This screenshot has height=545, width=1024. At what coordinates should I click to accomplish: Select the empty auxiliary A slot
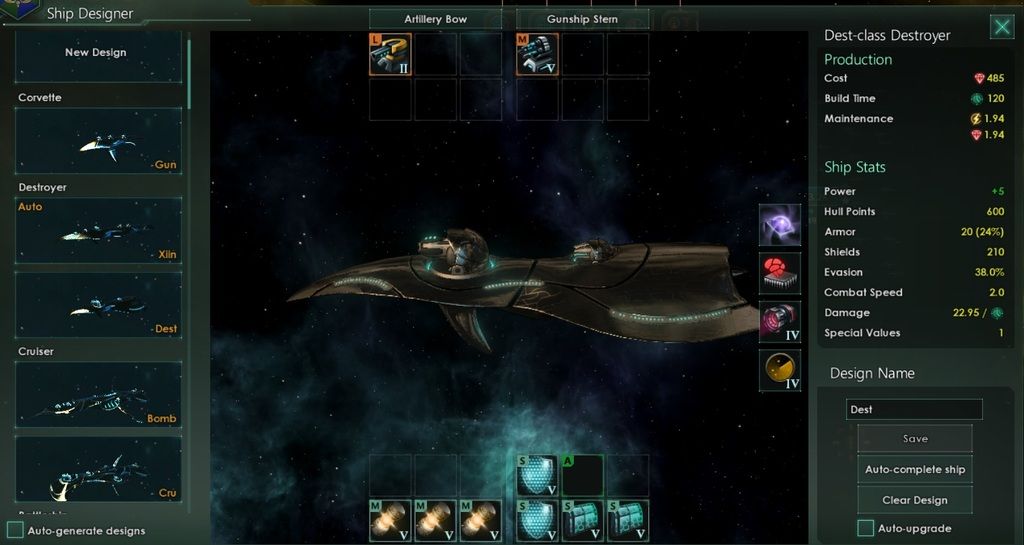pyautogui.click(x=582, y=475)
